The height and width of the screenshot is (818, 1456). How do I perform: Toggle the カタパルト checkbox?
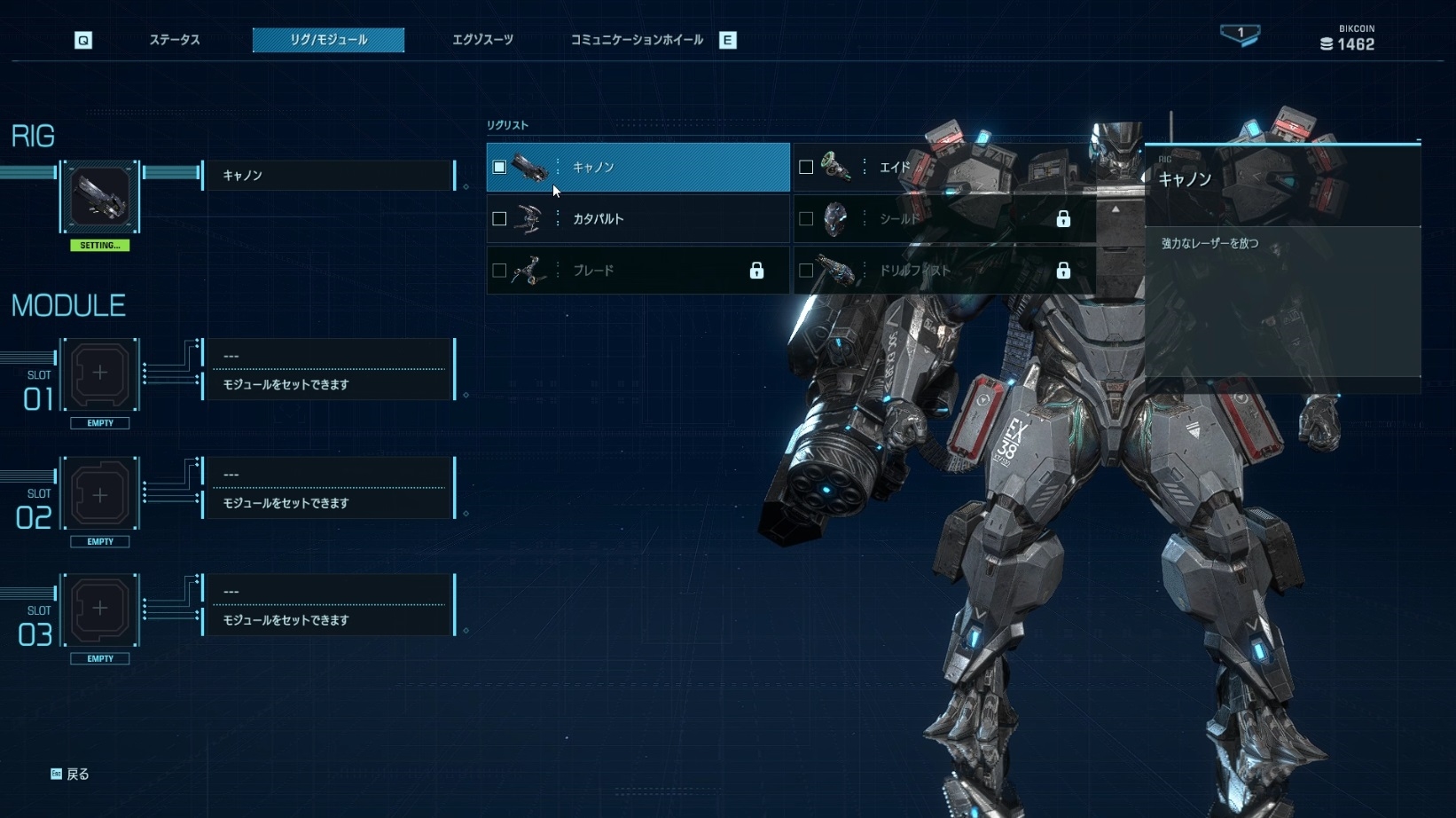pos(499,218)
